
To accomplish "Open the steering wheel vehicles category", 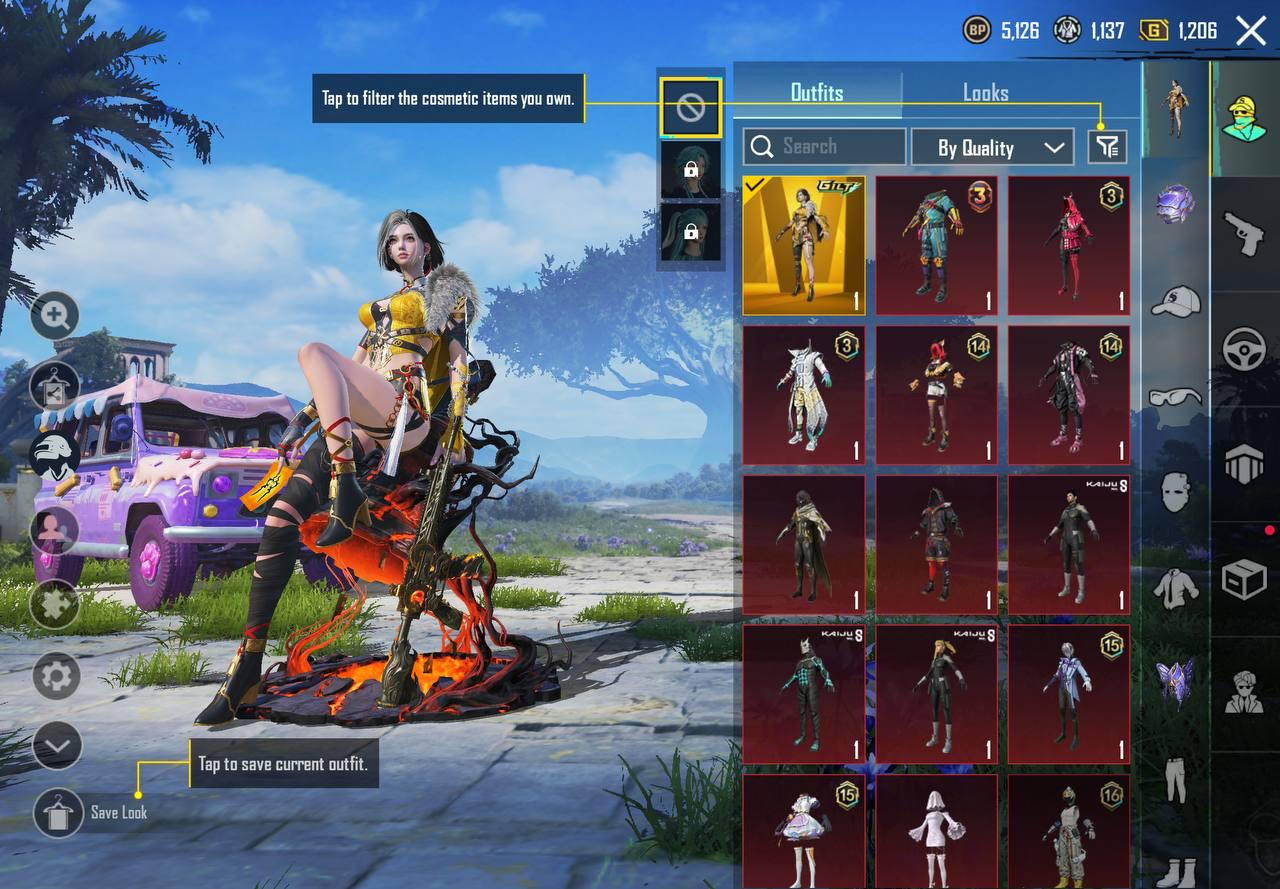I will [1244, 350].
